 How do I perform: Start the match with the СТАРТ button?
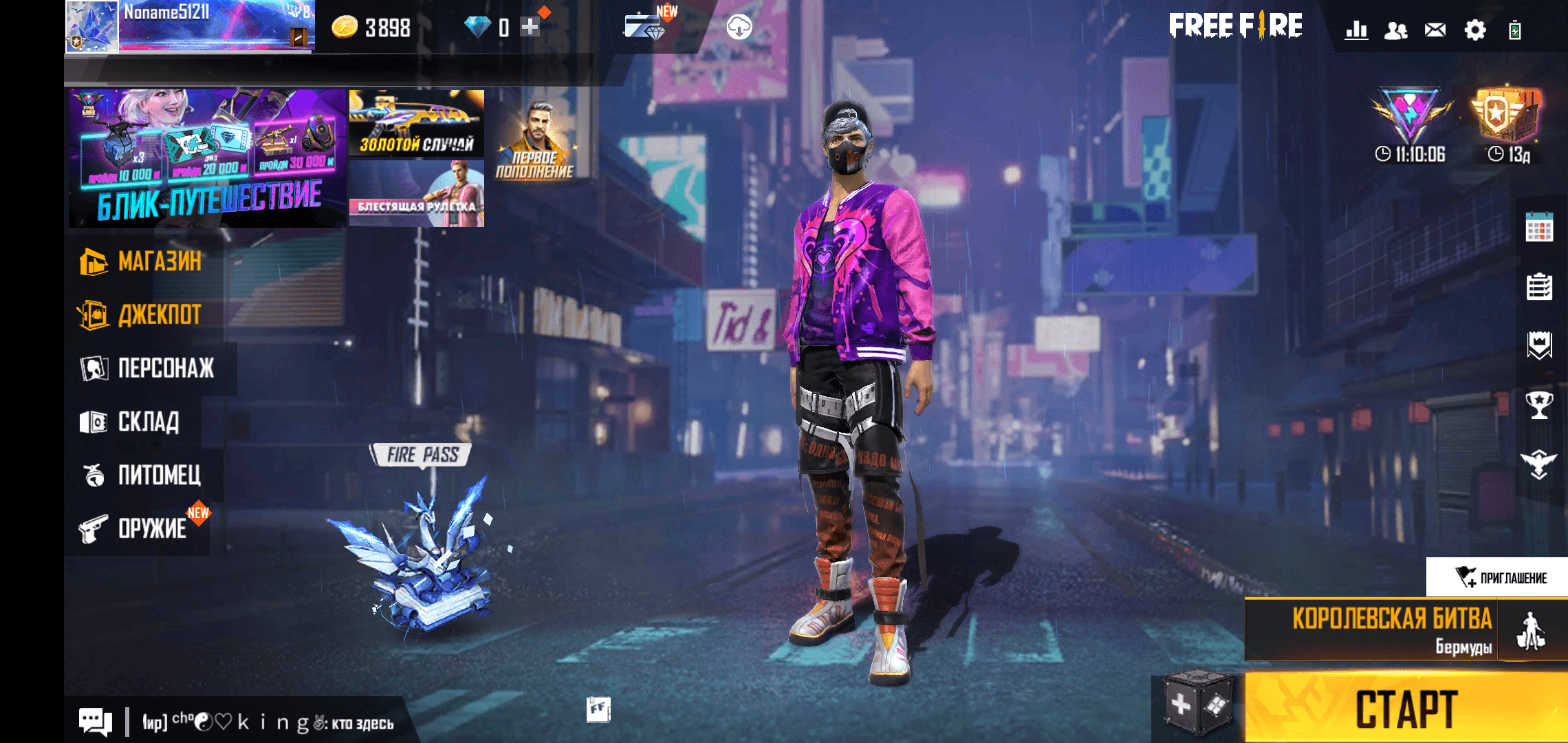point(1406,709)
